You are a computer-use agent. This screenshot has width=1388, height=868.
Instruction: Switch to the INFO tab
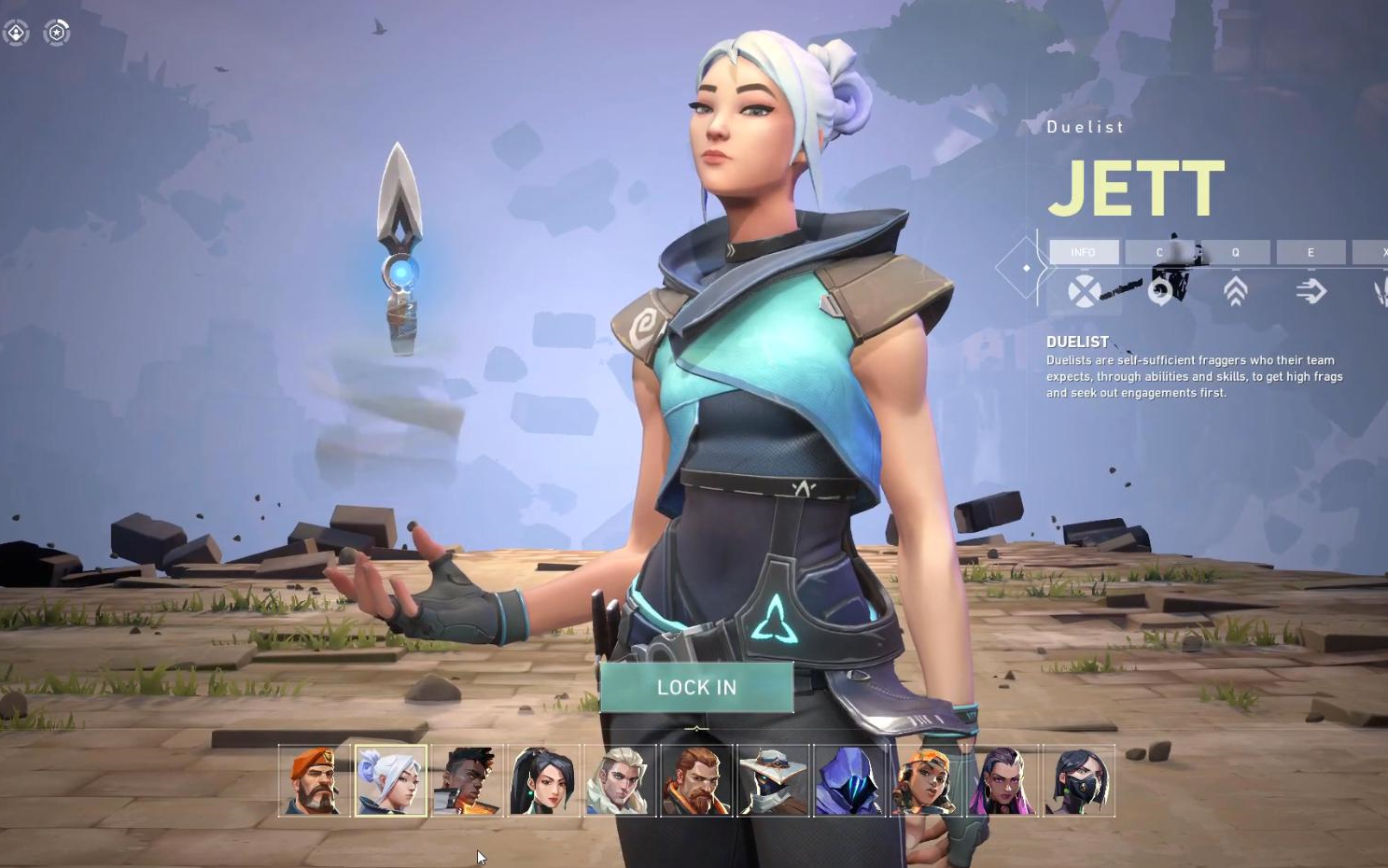point(1084,252)
